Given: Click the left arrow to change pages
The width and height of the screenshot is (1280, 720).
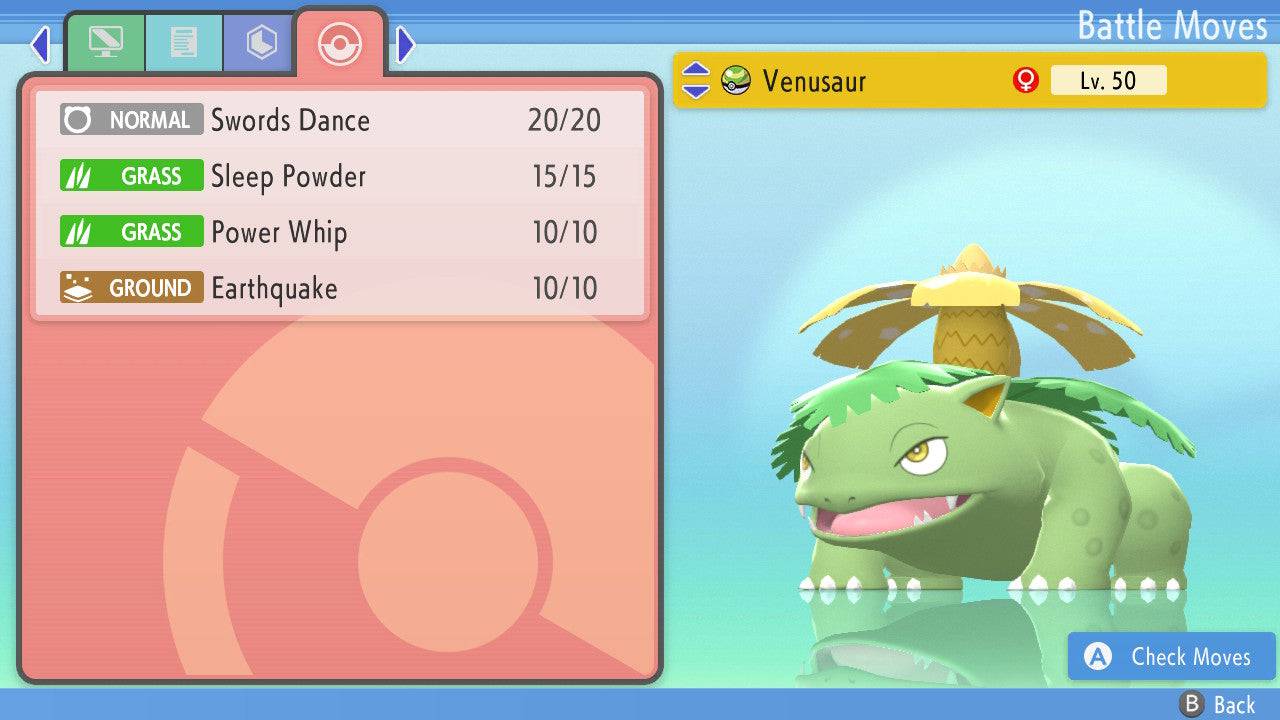Looking at the screenshot, I should (39, 44).
